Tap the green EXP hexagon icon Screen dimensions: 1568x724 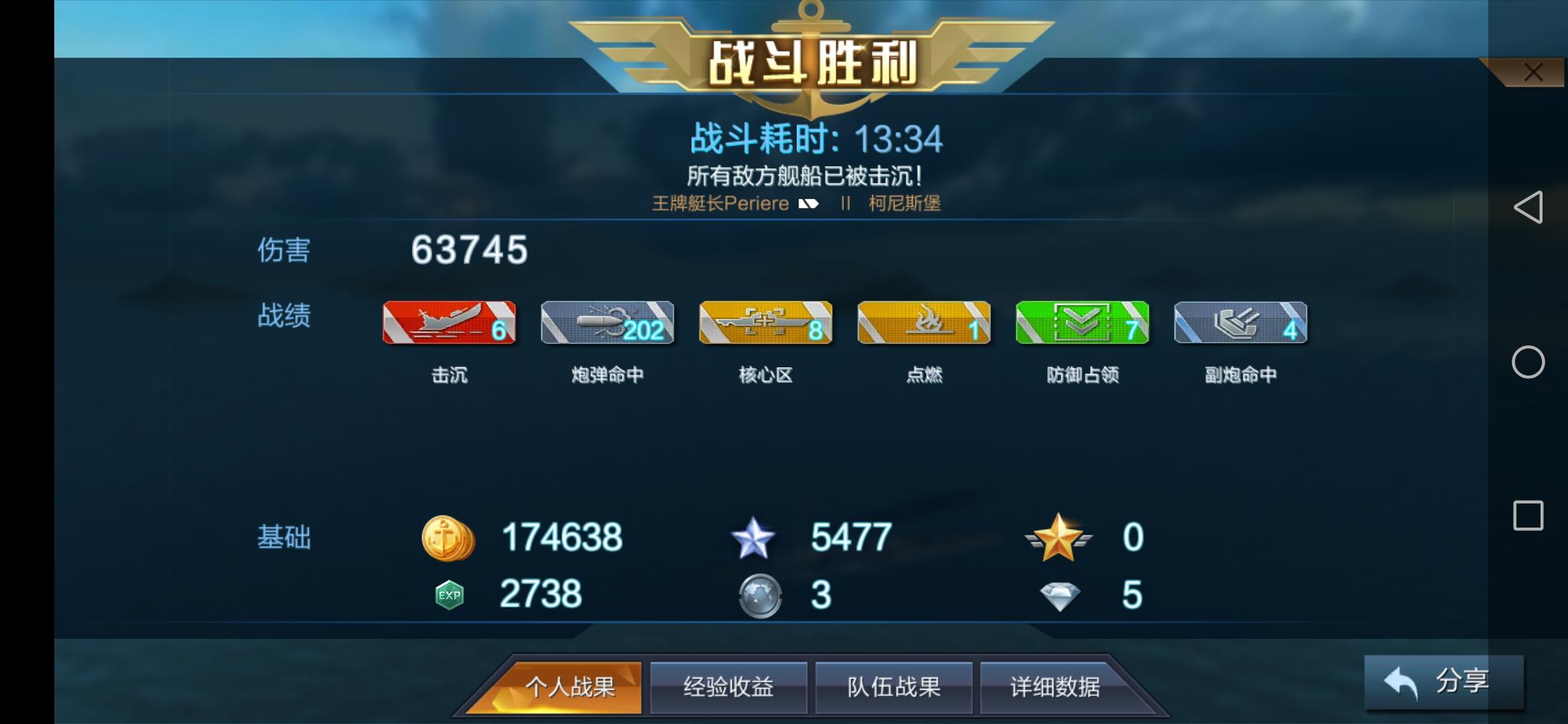[x=450, y=593]
